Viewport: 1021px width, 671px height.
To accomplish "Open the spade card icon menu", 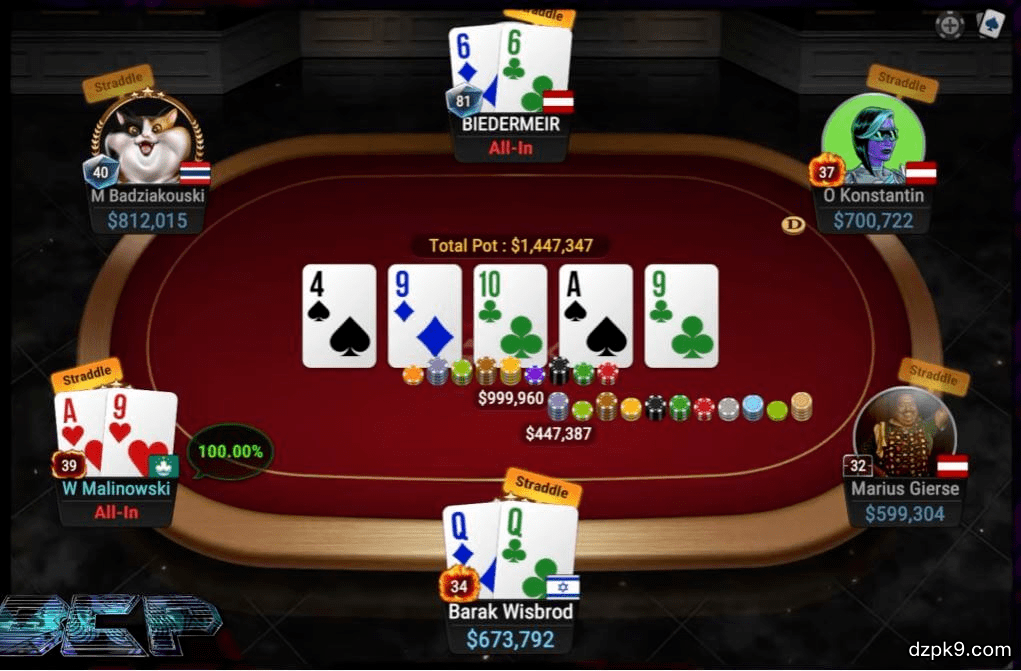I will click(x=990, y=23).
